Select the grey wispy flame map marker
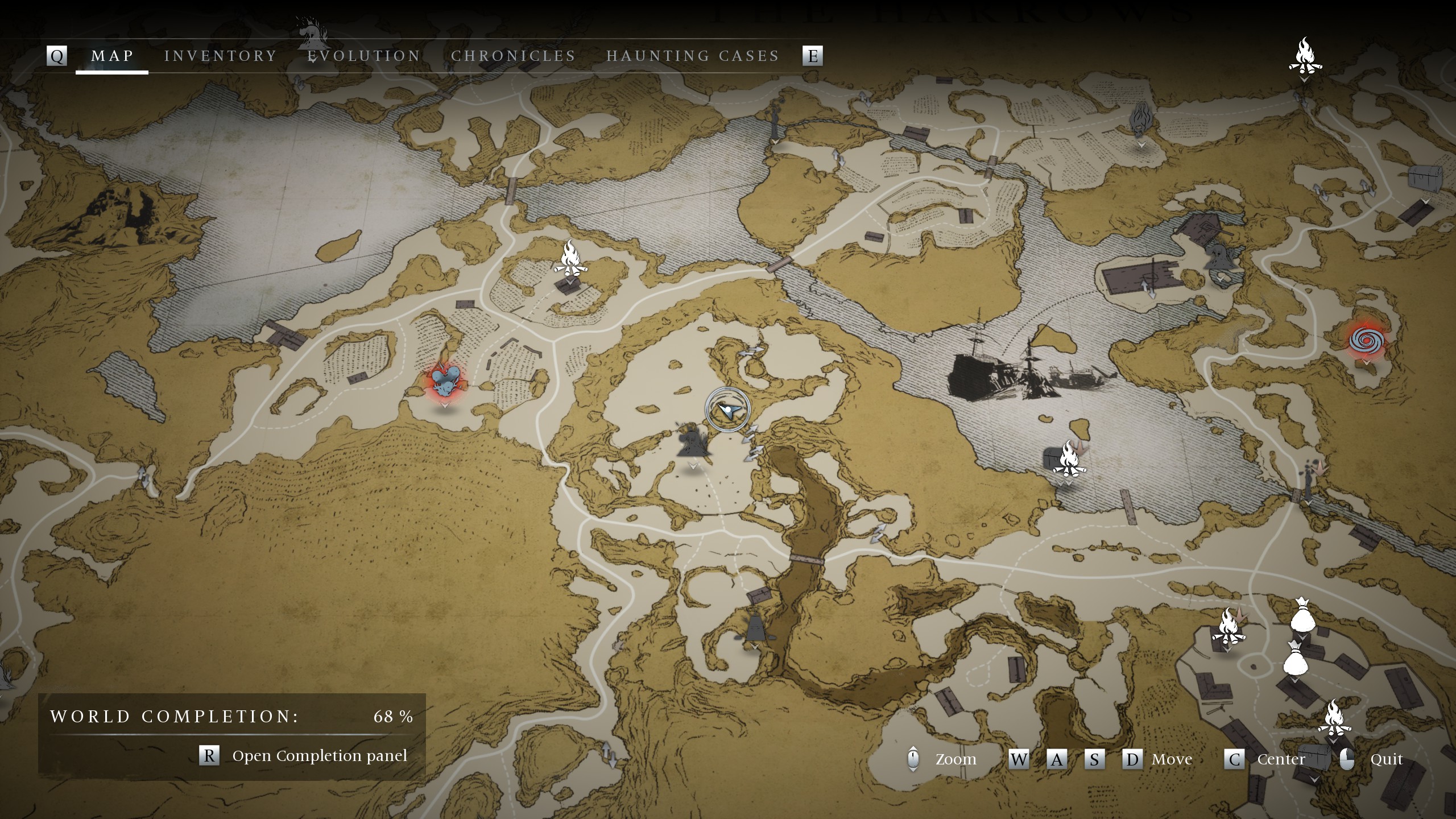1456x819 pixels. tap(1141, 121)
